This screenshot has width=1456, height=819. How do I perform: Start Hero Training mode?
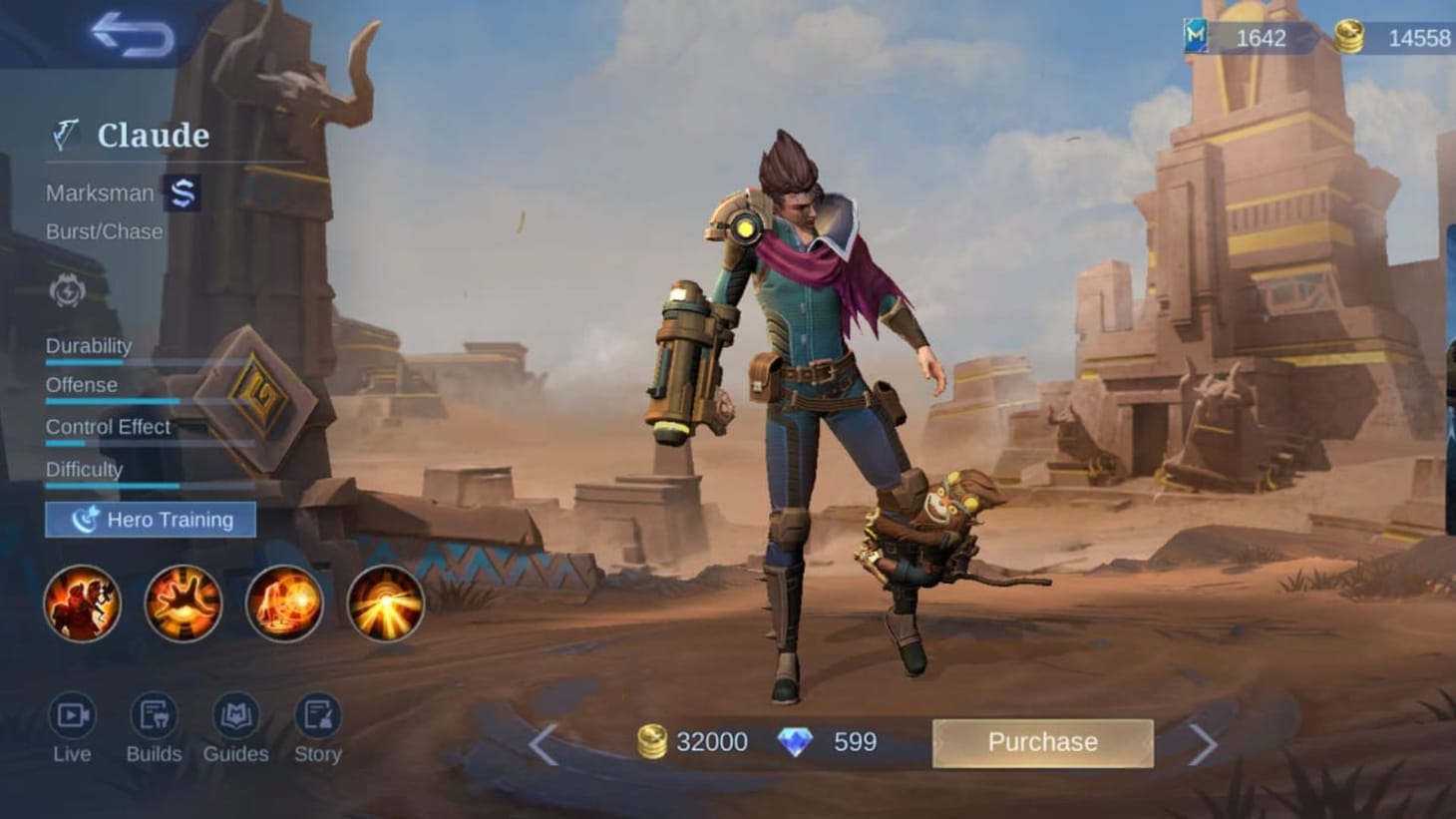(151, 520)
